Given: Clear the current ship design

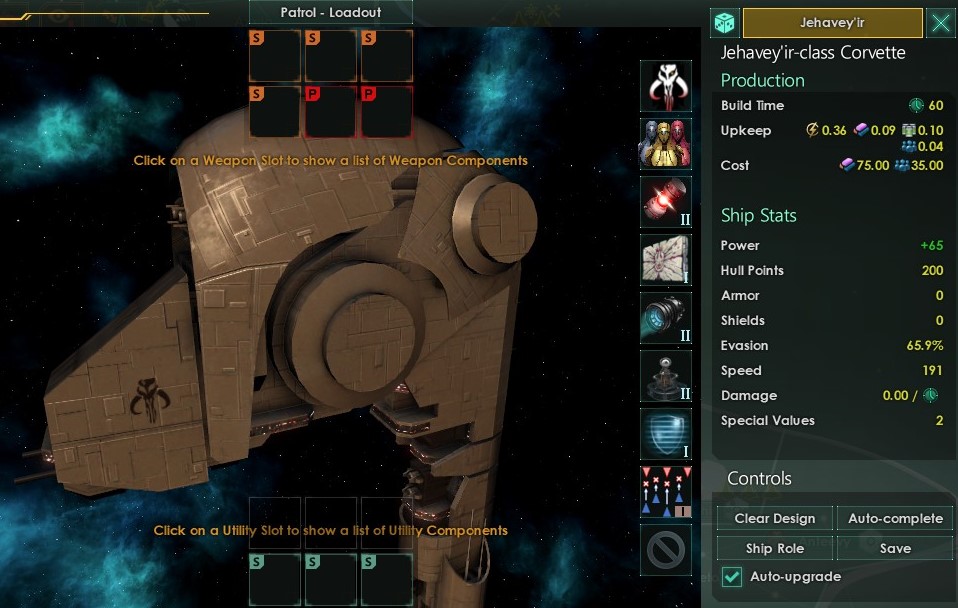Looking at the screenshot, I should click(x=774, y=518).
